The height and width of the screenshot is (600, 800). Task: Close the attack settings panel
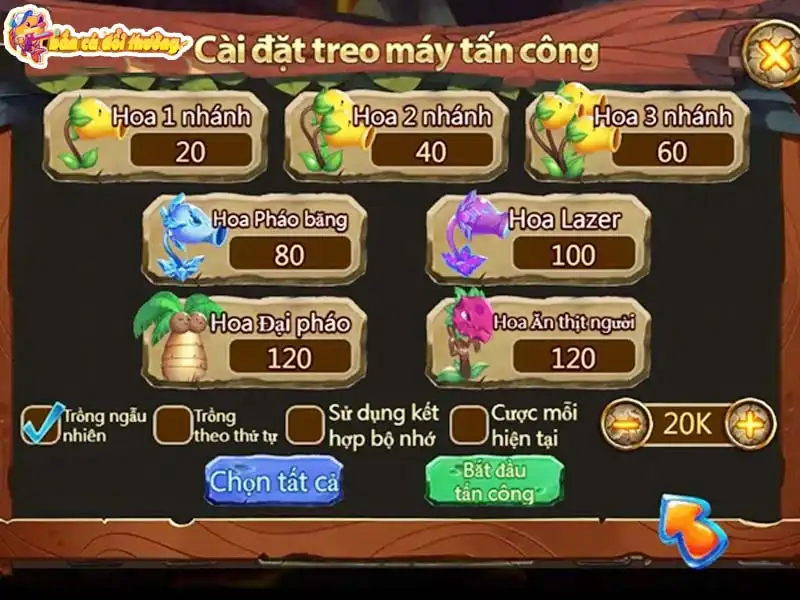coord(773,55)
